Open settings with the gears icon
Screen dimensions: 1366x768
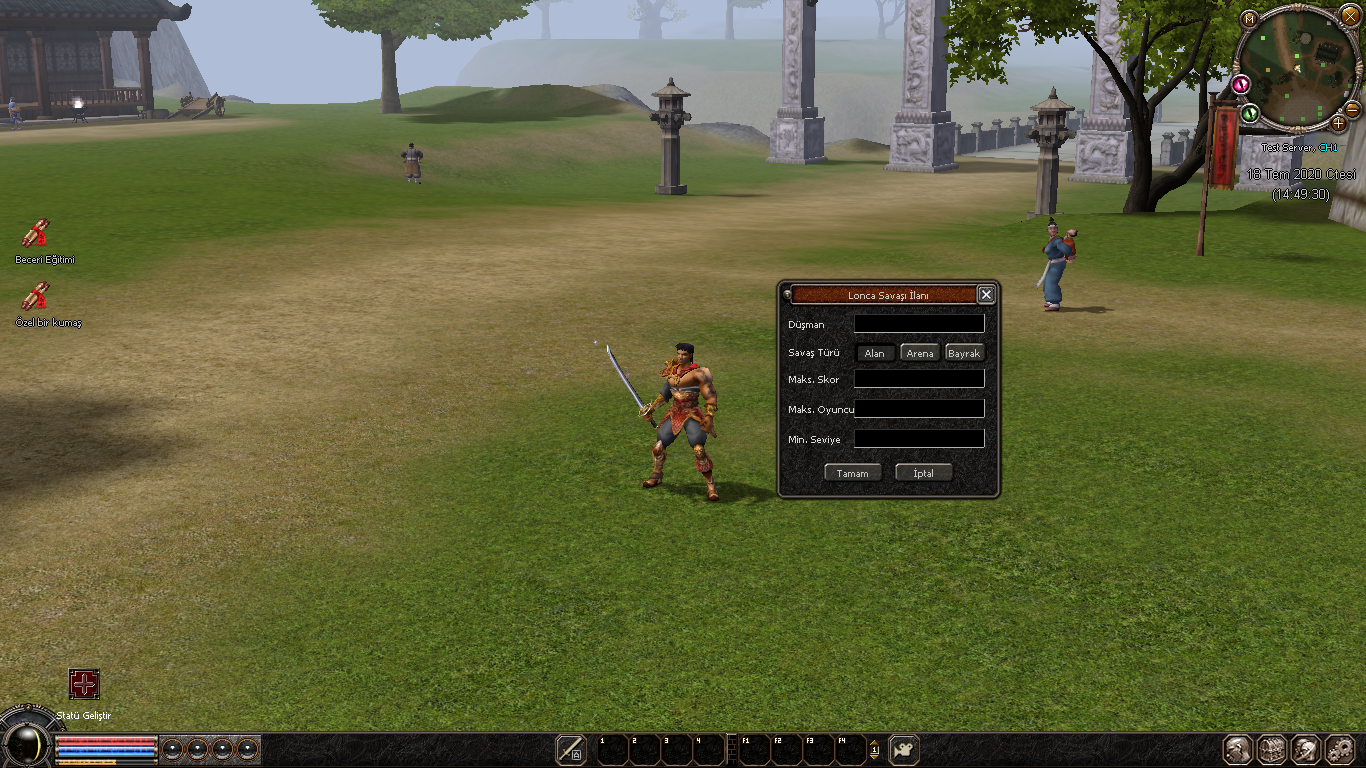click(1340, 750)
